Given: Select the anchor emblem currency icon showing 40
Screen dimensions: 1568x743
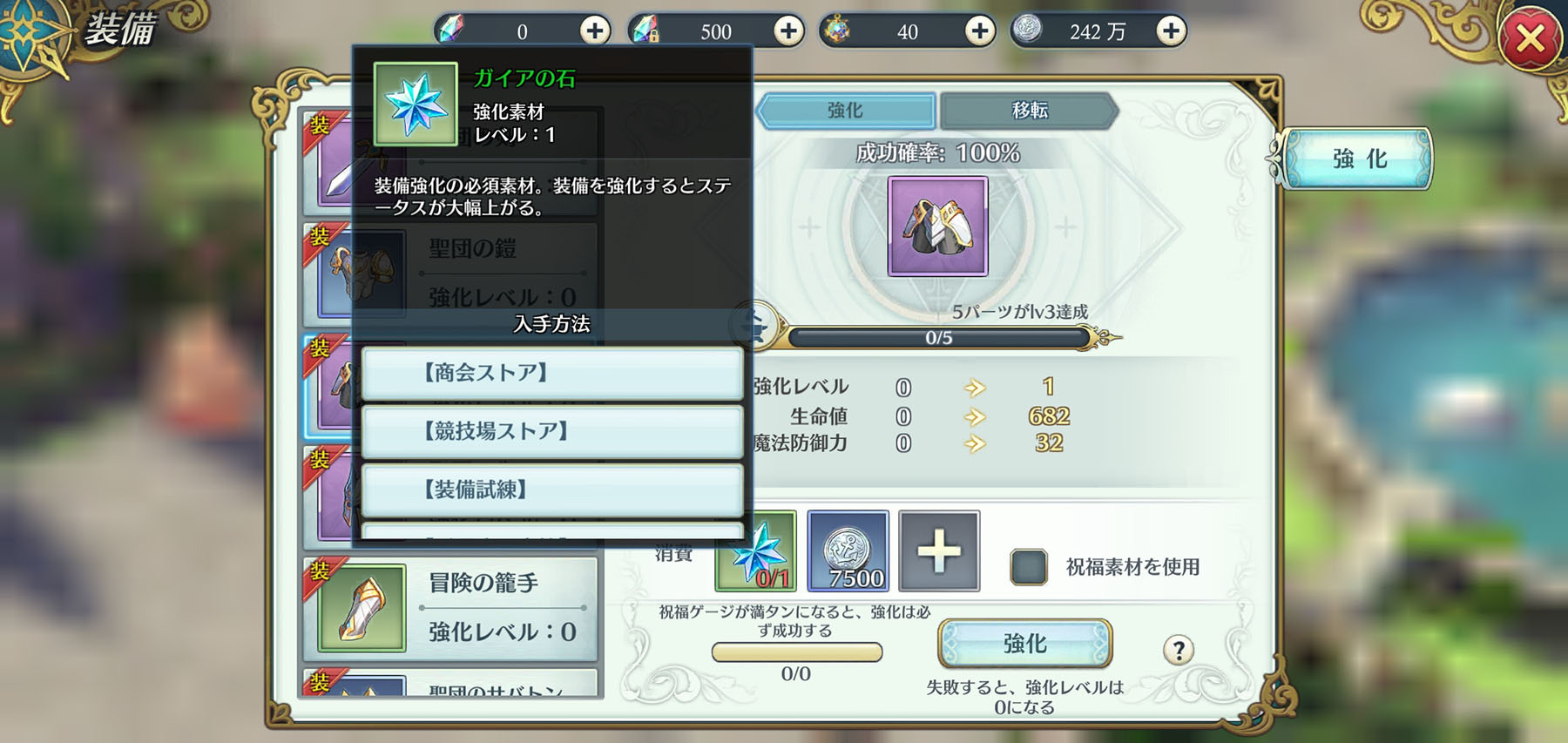Looking at the screenshot, I should pos(838,30).
